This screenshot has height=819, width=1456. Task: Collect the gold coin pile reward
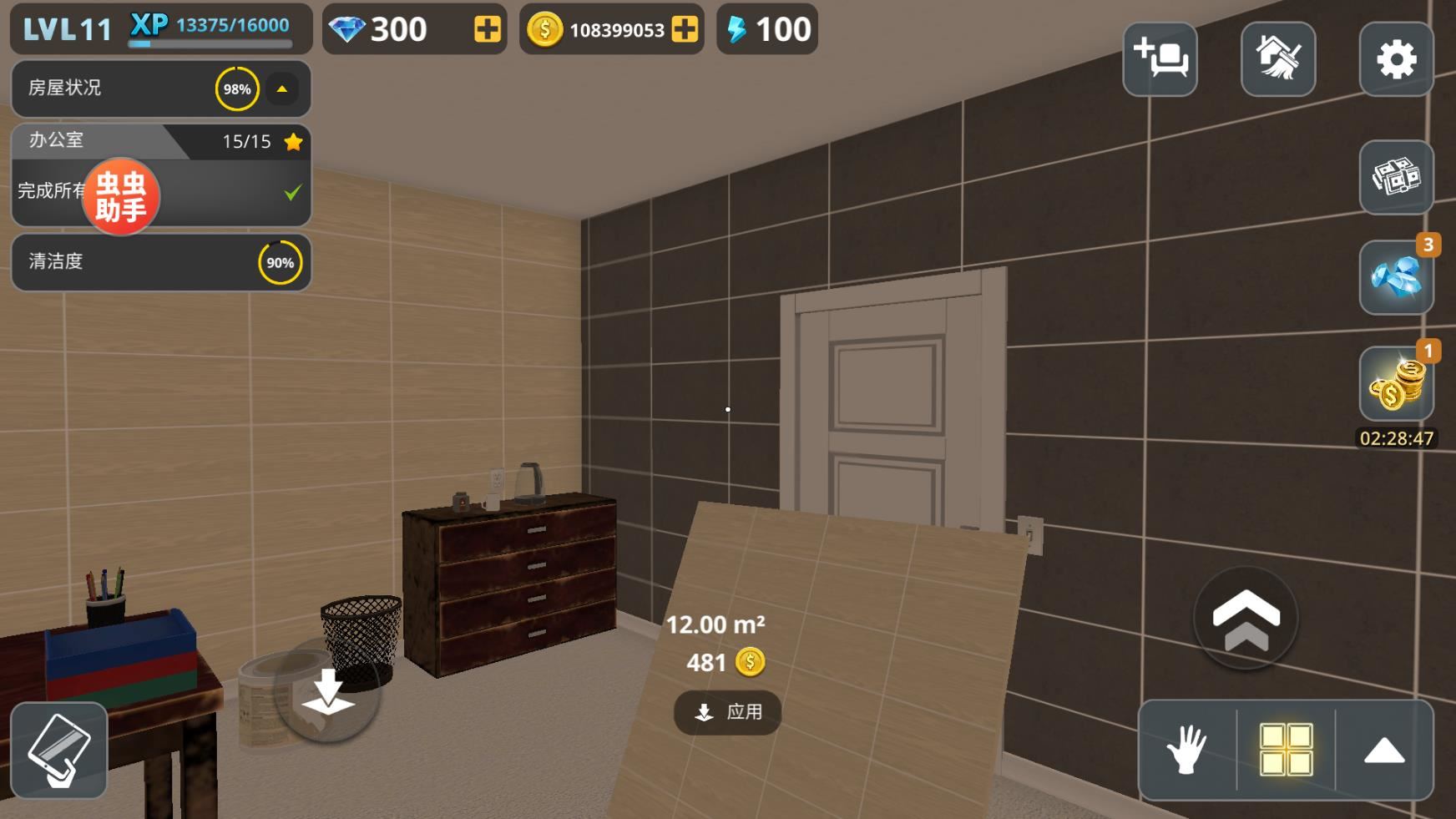tap(1396, 384)
